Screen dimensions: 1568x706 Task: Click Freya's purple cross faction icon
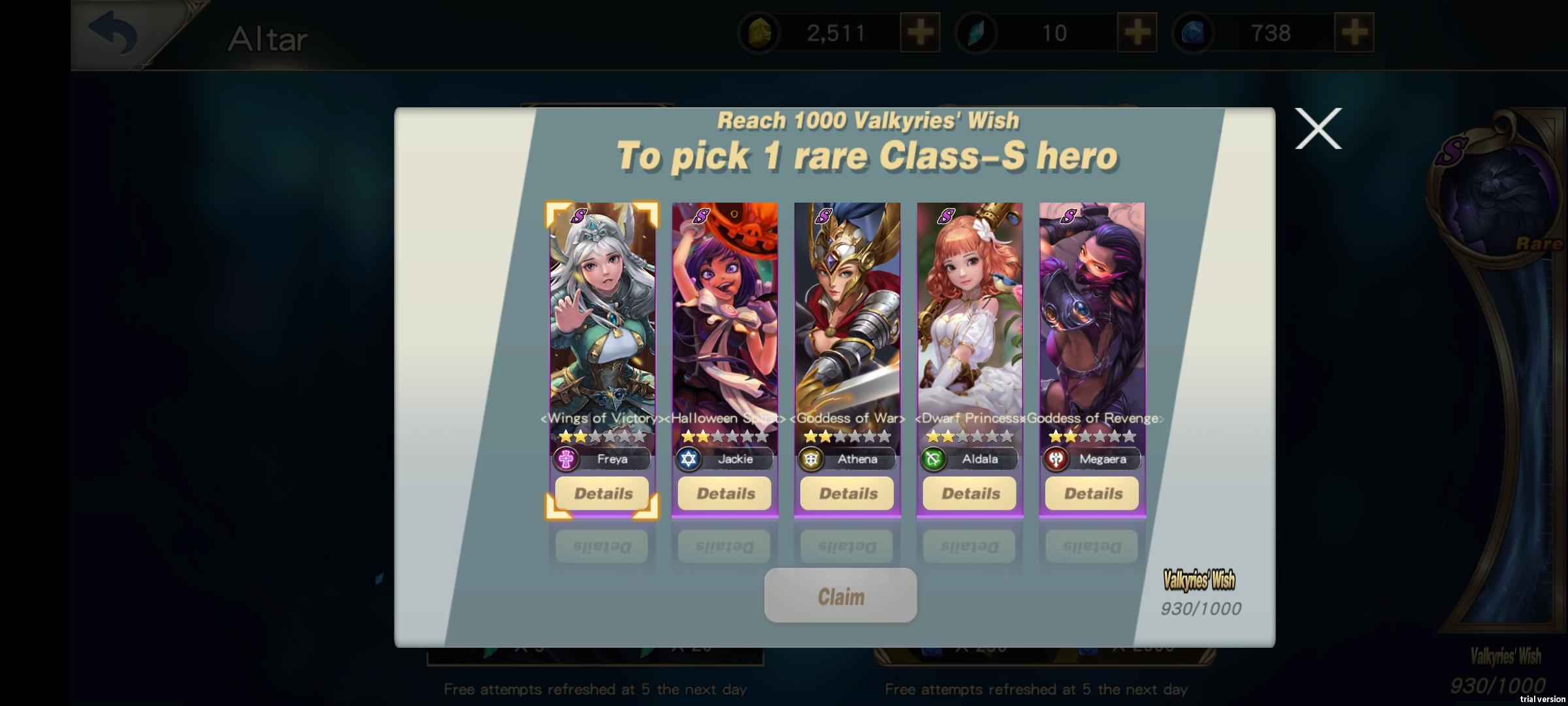pos(566,460)
